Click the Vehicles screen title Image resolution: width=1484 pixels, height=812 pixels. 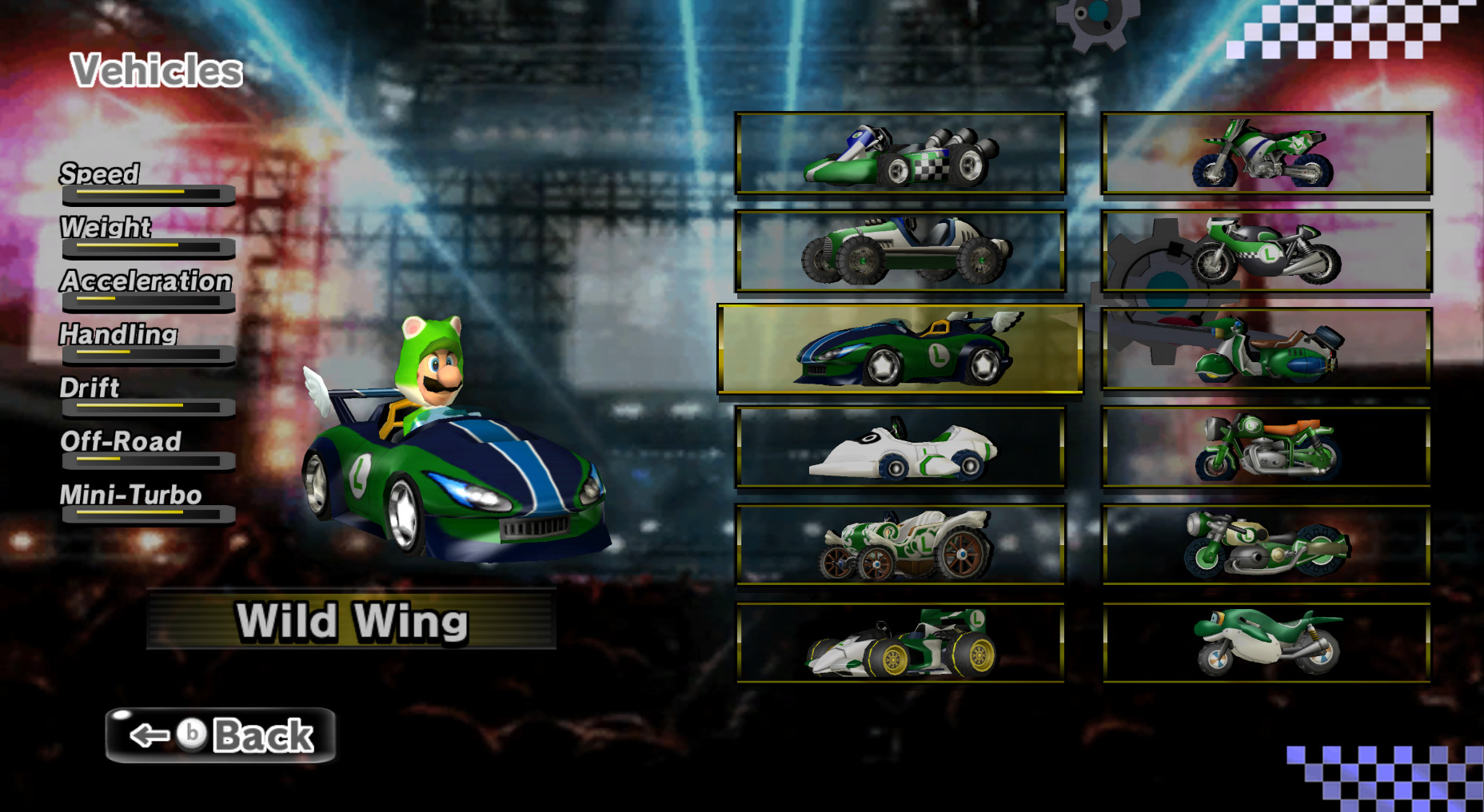(x=157, y=70)
